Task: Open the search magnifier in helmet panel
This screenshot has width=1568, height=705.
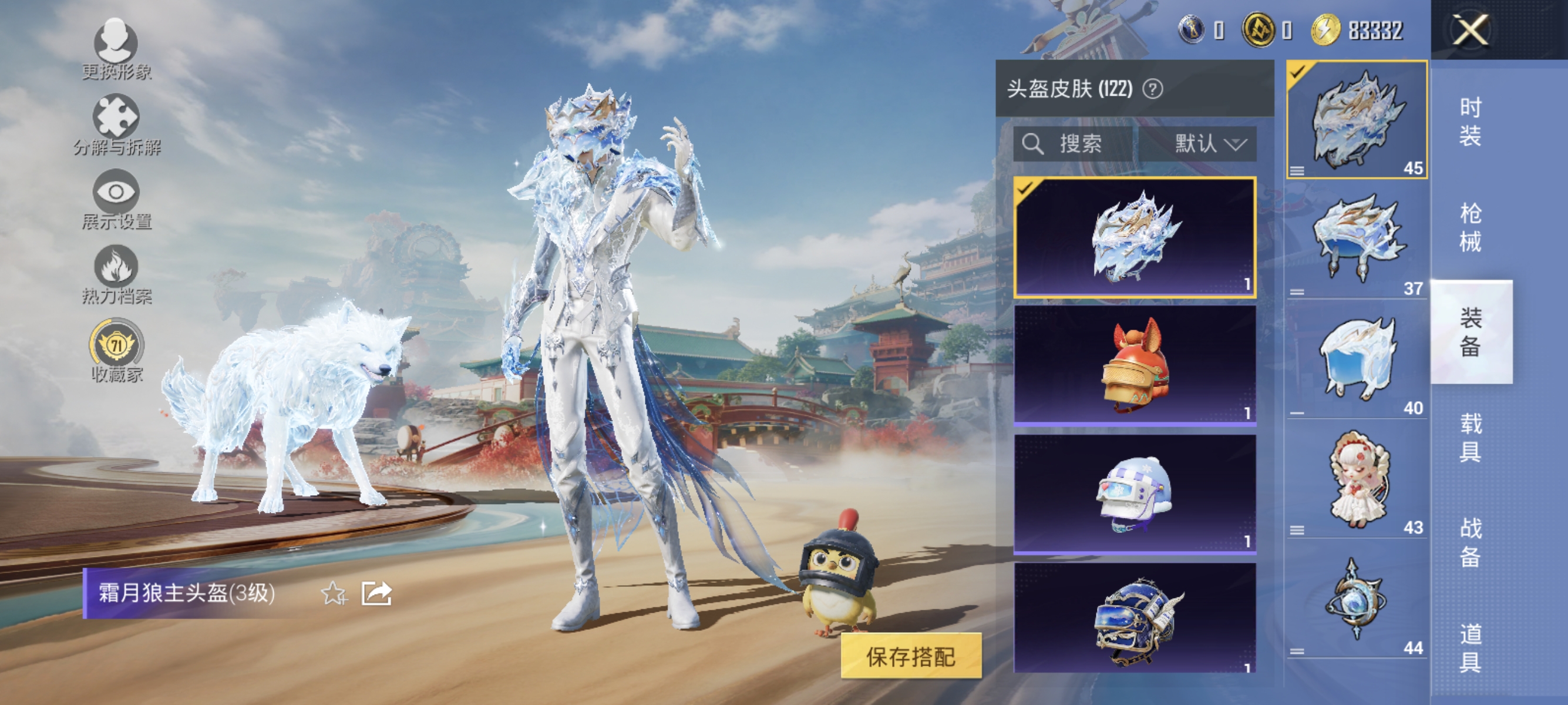Action: click(1033, 145)
